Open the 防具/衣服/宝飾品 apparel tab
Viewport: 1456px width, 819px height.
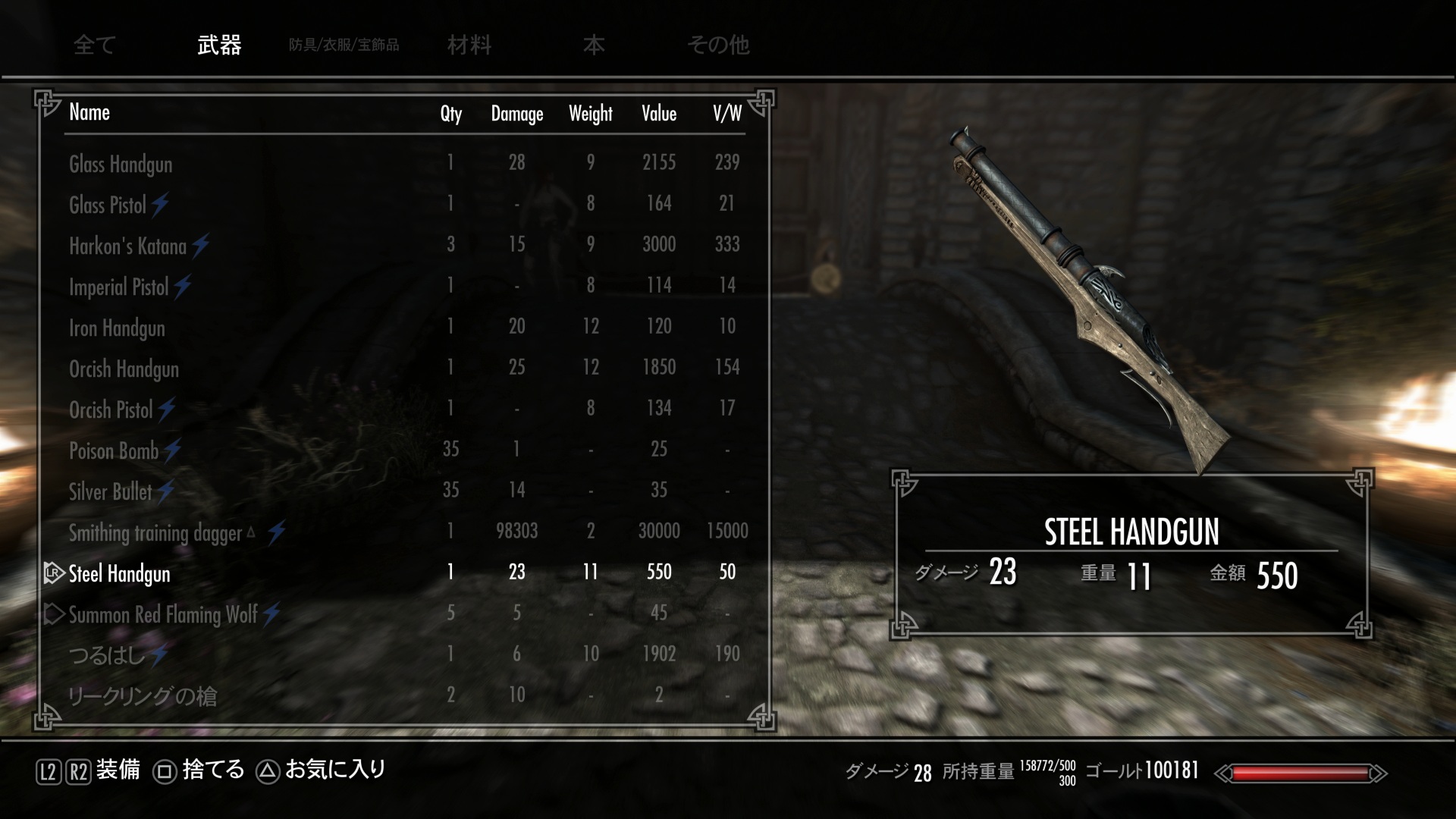(x=344, y=45)
